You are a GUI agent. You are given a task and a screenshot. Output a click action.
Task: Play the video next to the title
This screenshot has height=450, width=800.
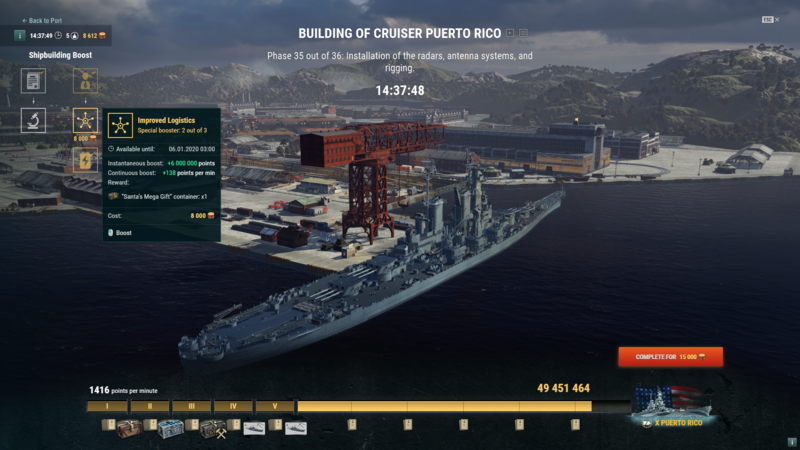pos(509,33)
